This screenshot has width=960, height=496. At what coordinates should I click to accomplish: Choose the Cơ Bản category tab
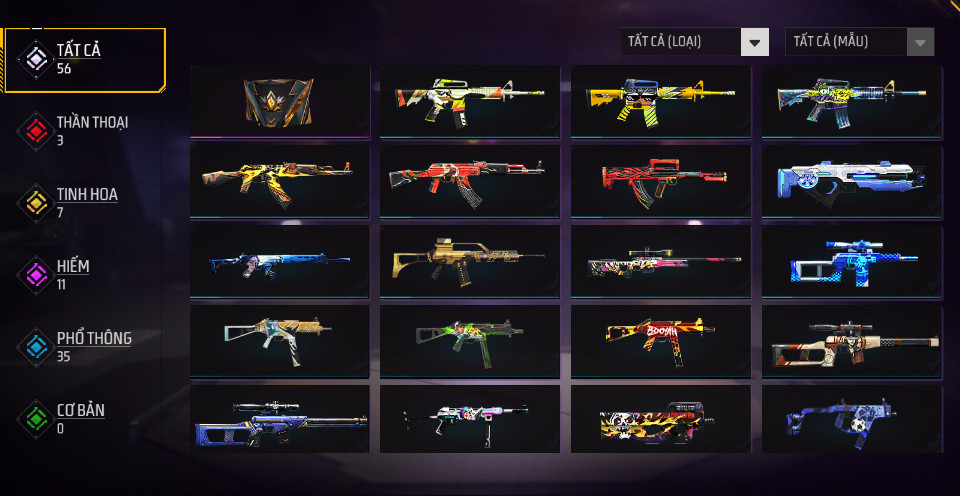coord(80,418)
